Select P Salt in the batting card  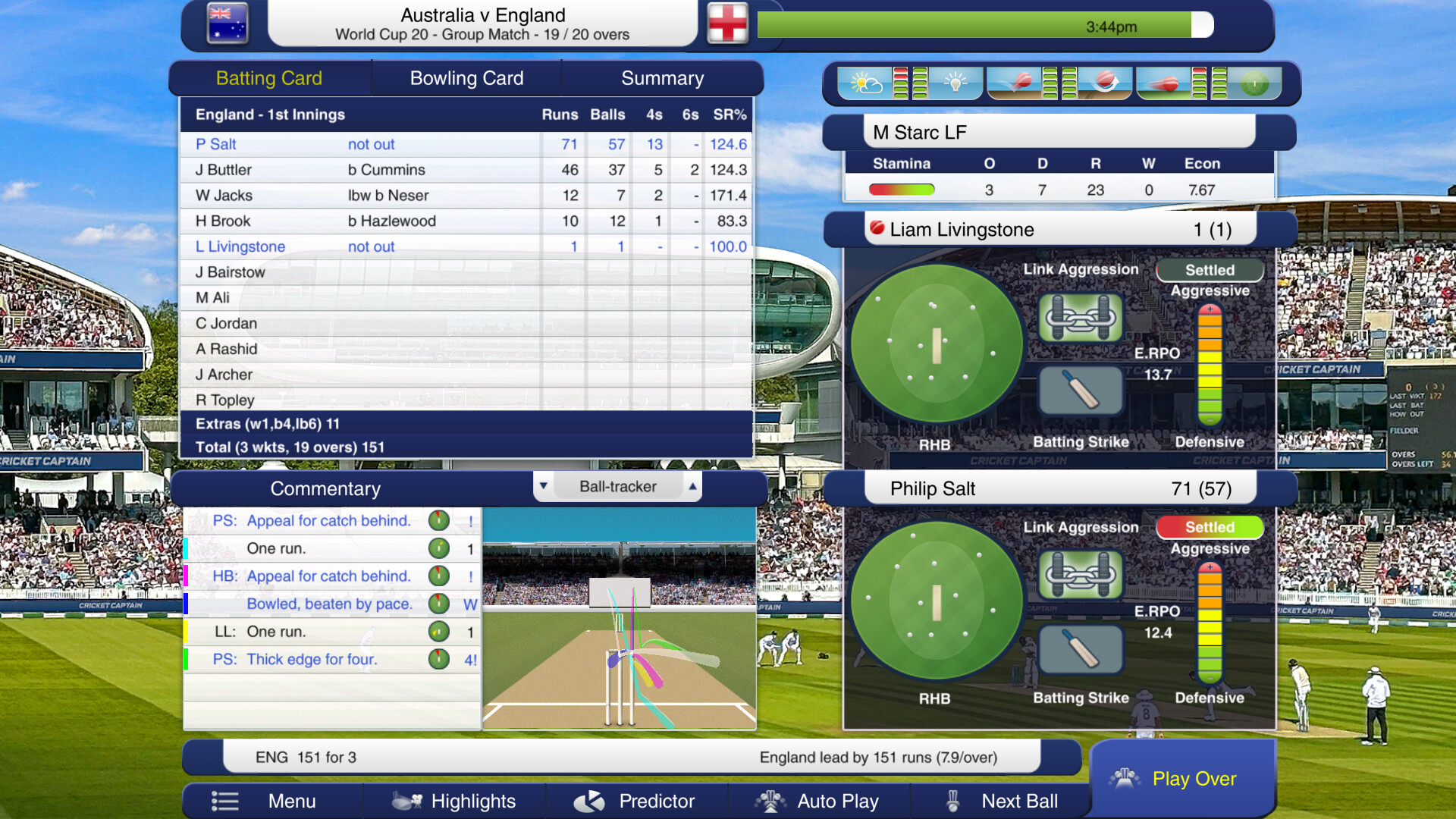[x=218, y=144]
